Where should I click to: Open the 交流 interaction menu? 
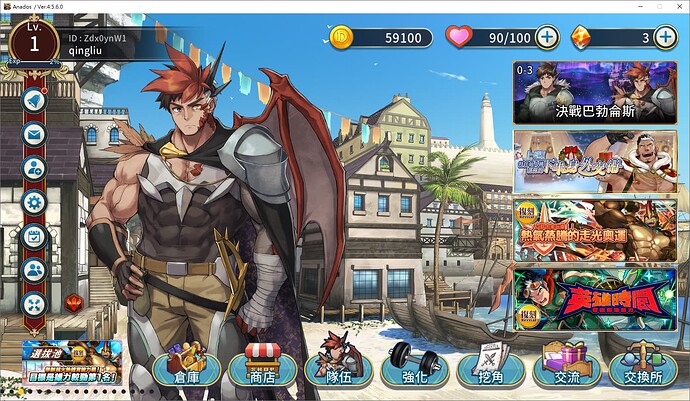tap(565, 368)
